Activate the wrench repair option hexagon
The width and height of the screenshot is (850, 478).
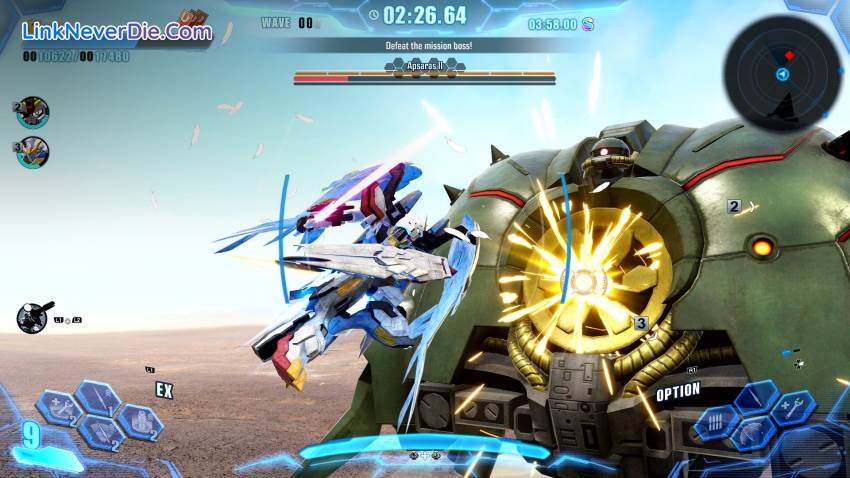pos(794,408)
